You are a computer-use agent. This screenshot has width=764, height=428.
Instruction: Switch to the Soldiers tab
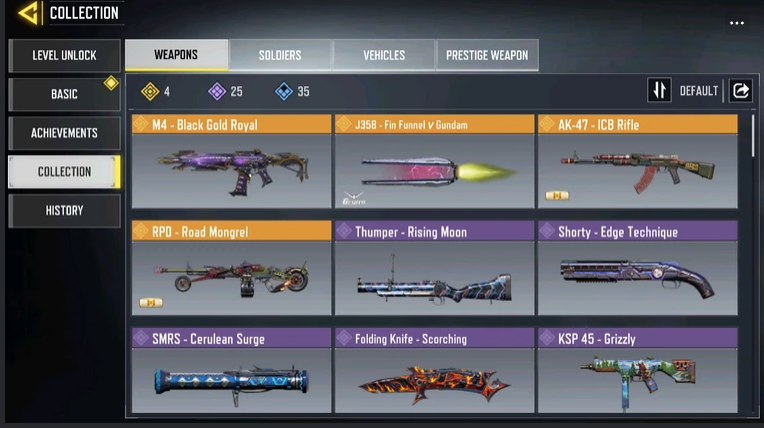tap(280, 55)
